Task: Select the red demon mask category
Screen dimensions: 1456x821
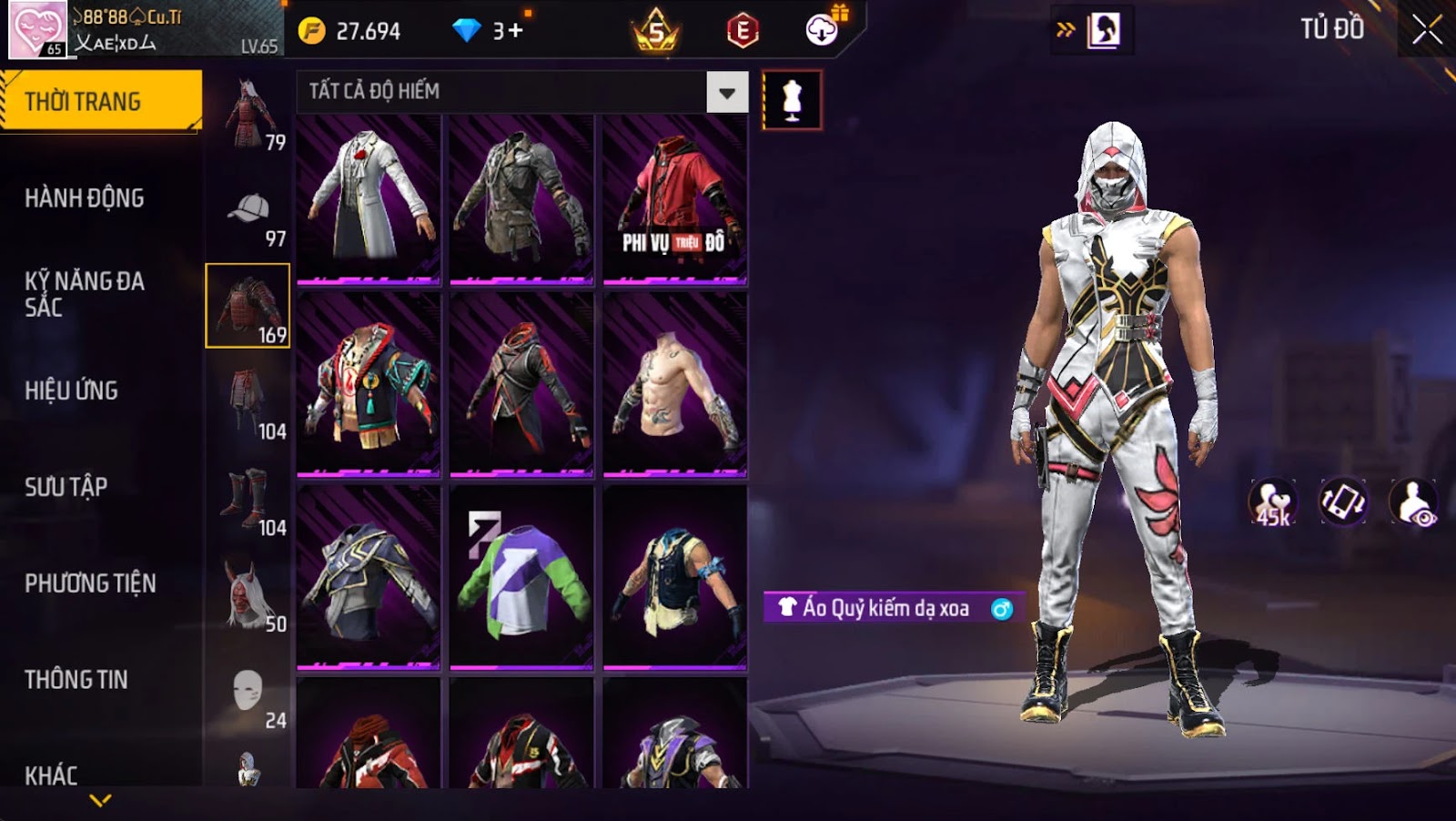Action: (247, 594)
